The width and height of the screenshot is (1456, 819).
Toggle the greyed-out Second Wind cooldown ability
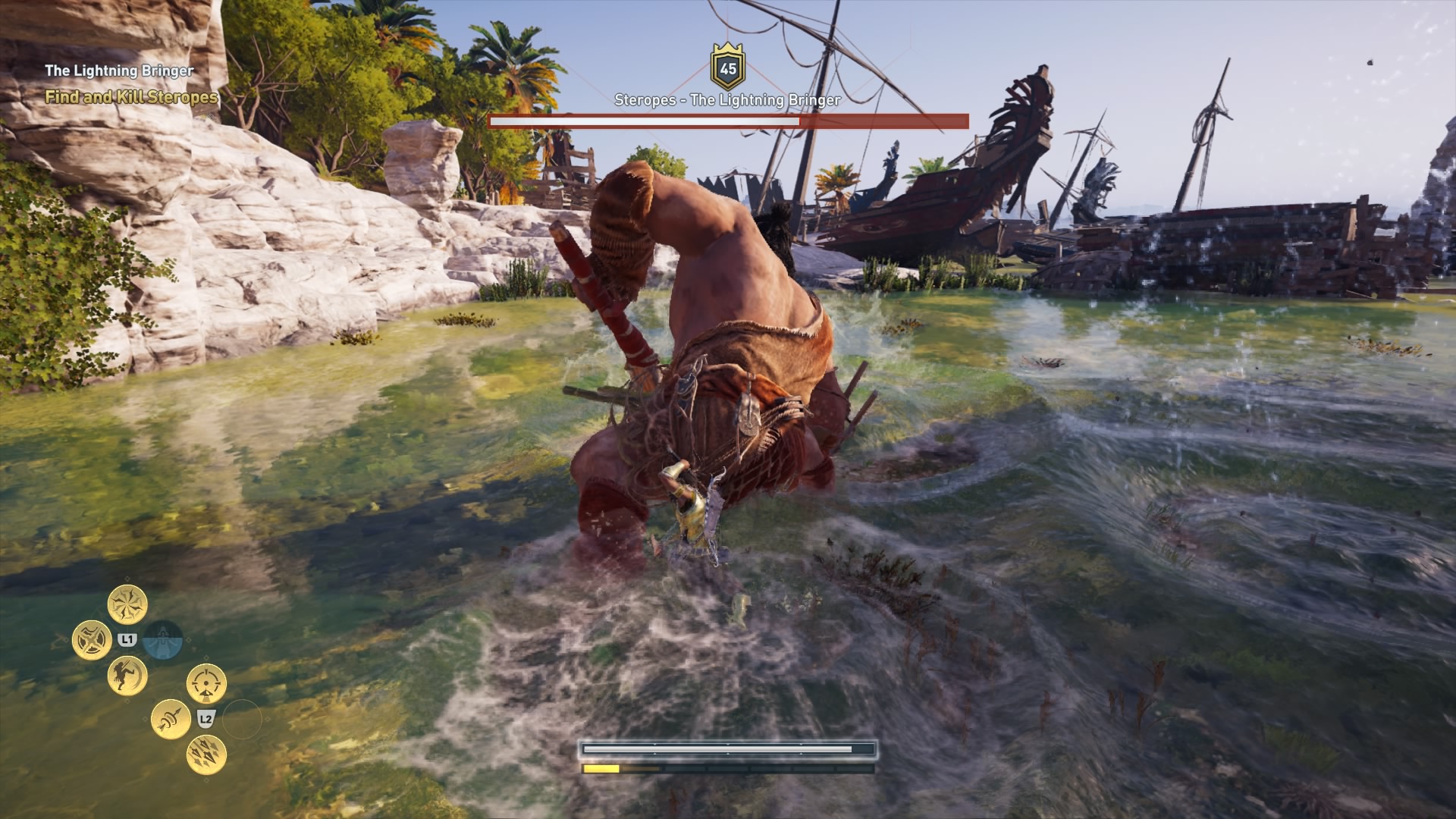pos(164,639)
